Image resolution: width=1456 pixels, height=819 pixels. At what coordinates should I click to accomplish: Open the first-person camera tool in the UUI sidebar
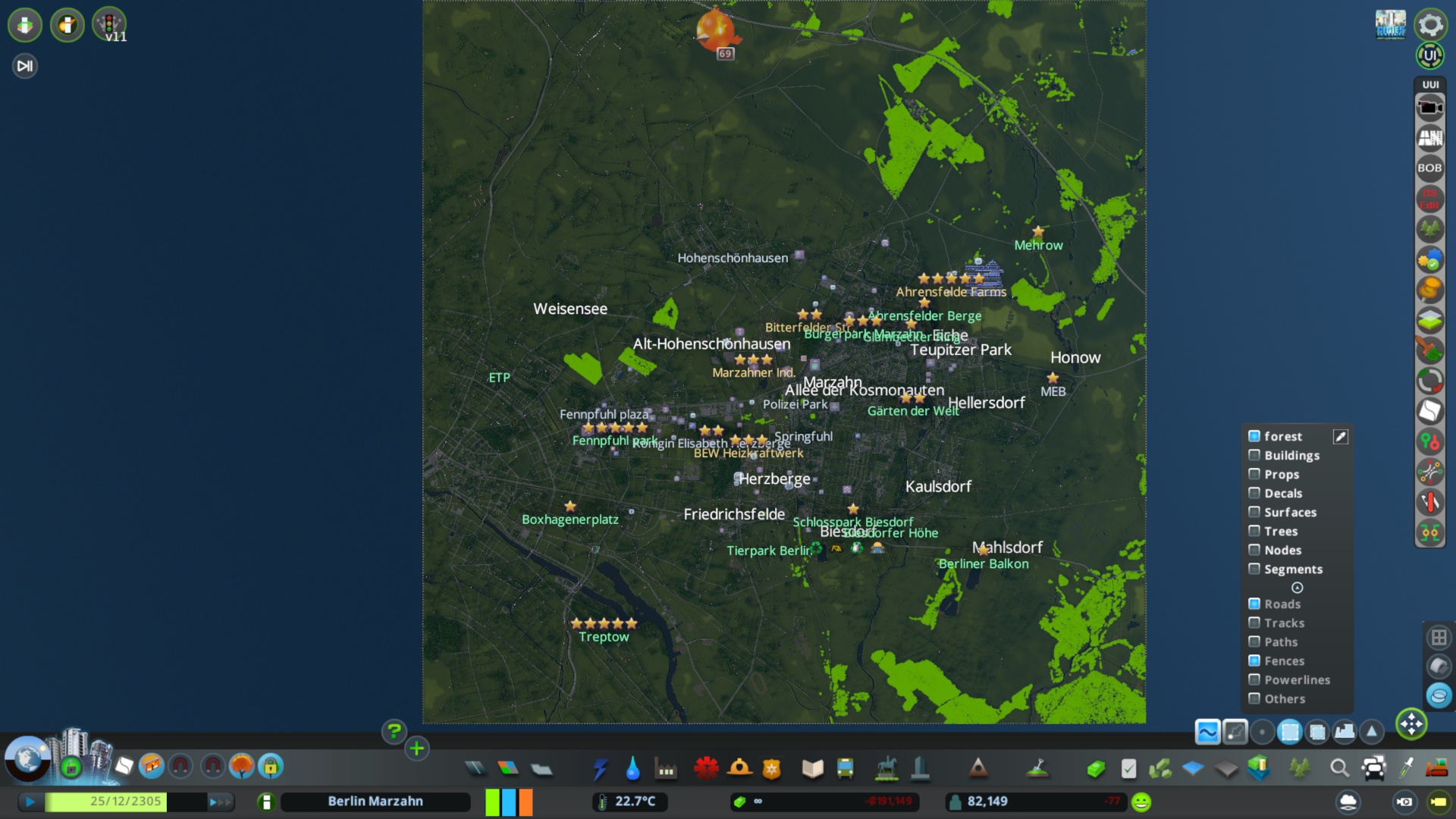coord(1430,106)
